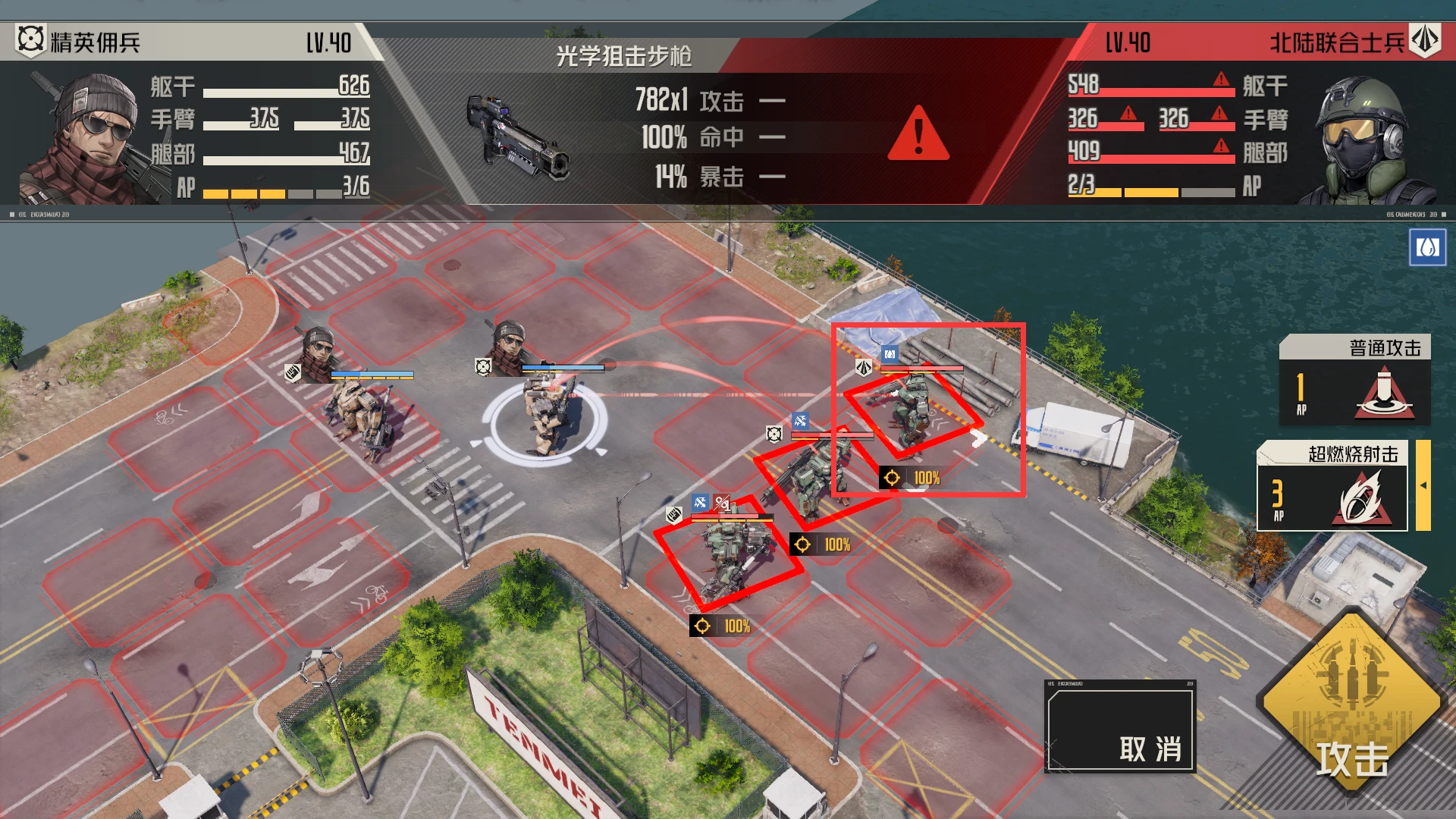
Task: Select the 普通攻击 normal attack skill
Action: [1354, 381]
